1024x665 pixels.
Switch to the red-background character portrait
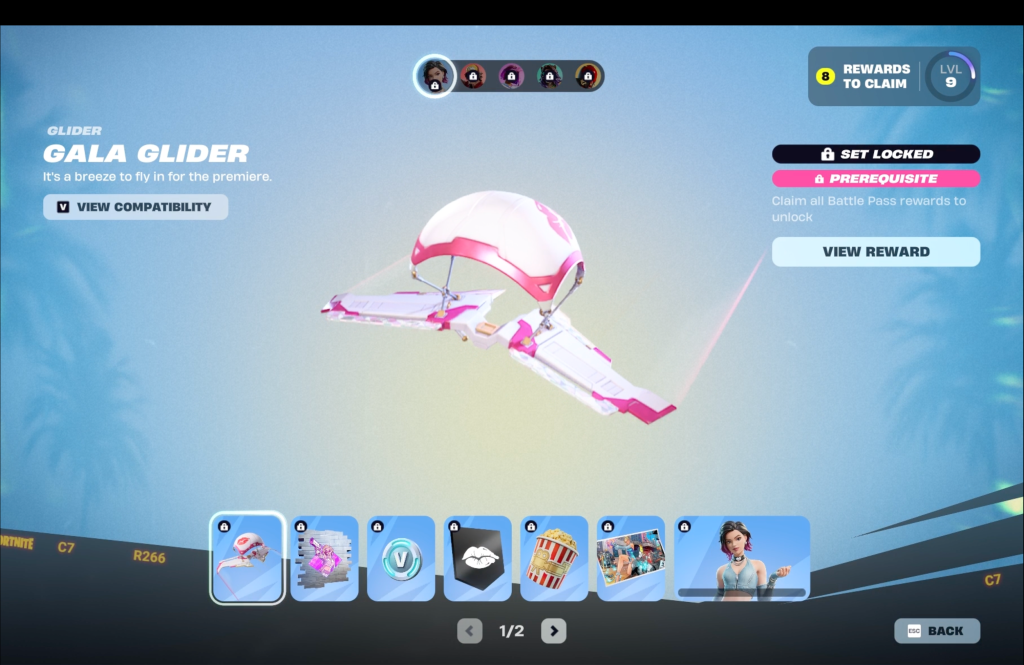(473, 76)
